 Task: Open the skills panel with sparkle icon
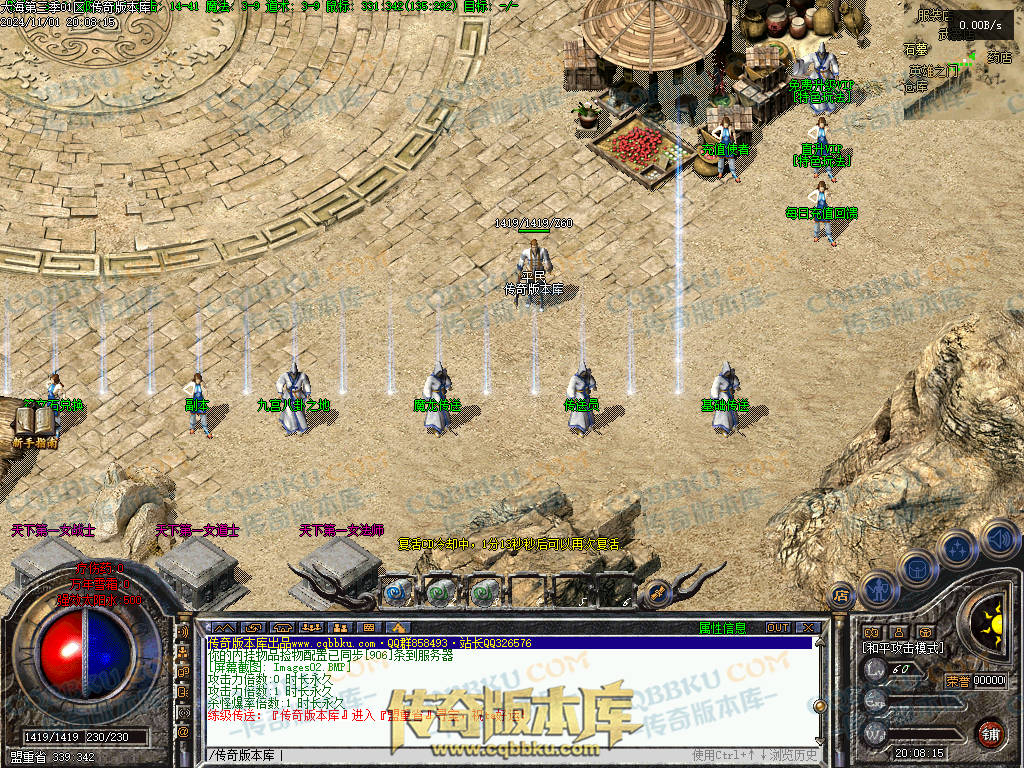pyautogui.click(x=957, y=549)
